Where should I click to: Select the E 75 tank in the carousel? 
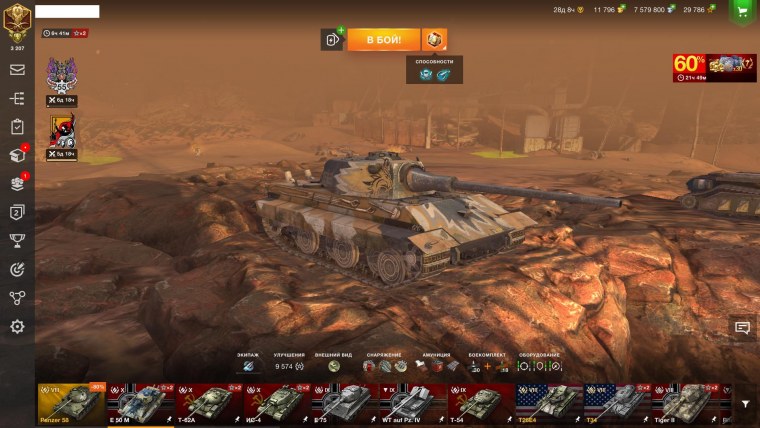click(x=344, y=403)
